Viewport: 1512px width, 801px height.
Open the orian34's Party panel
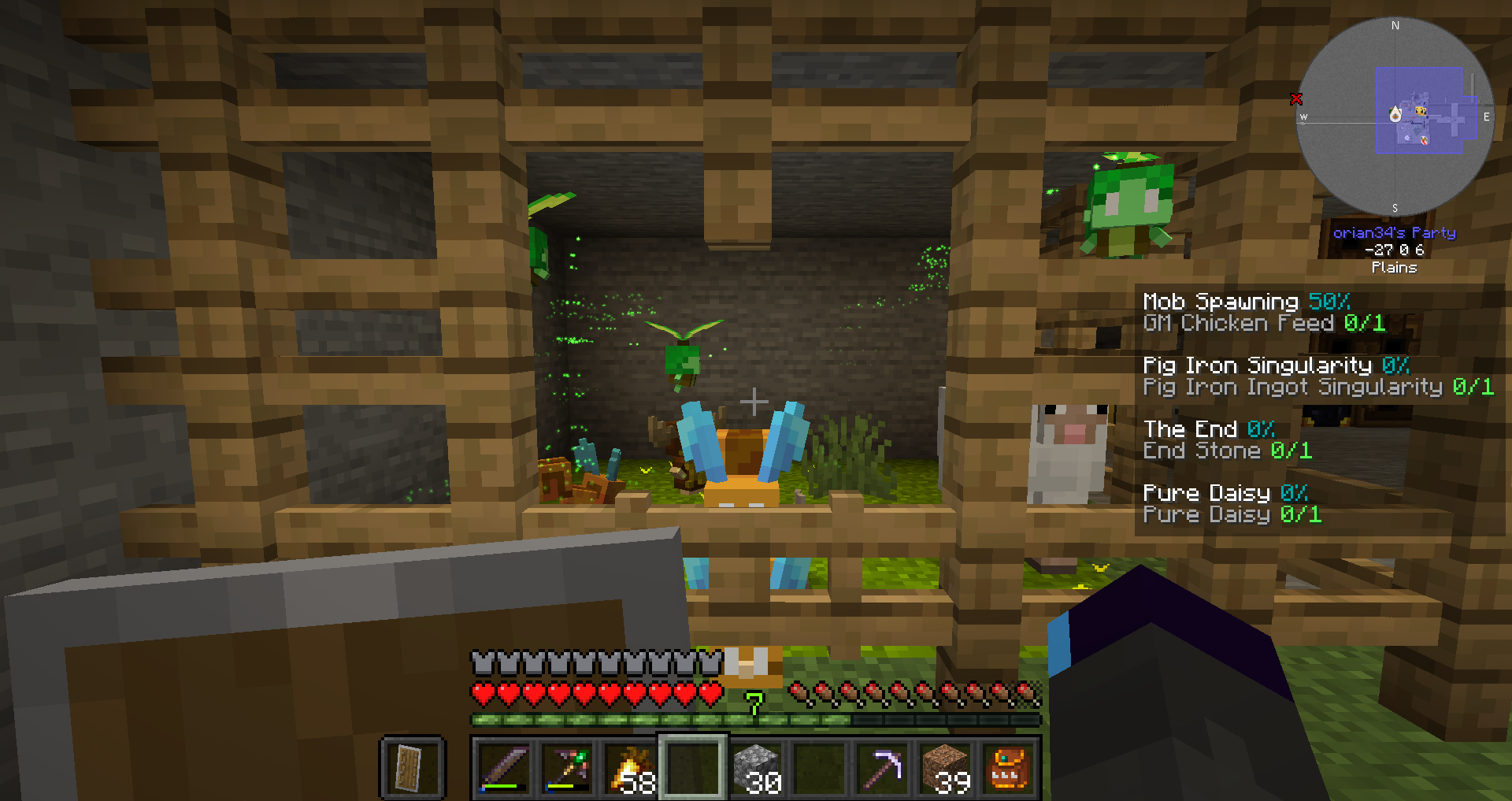pyautogui.click(x=1395, y=232)
